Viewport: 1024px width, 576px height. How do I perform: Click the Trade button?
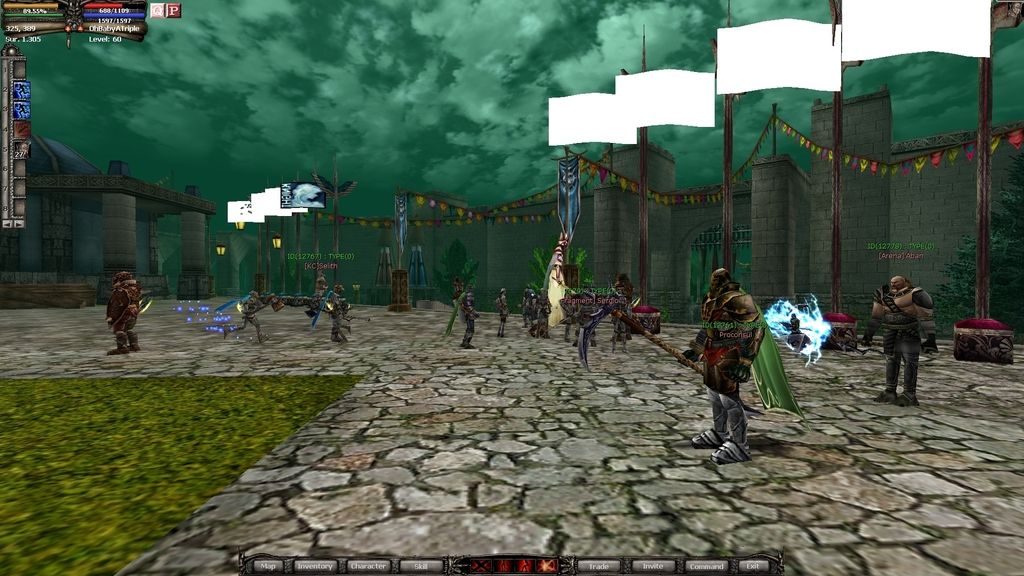599,566
